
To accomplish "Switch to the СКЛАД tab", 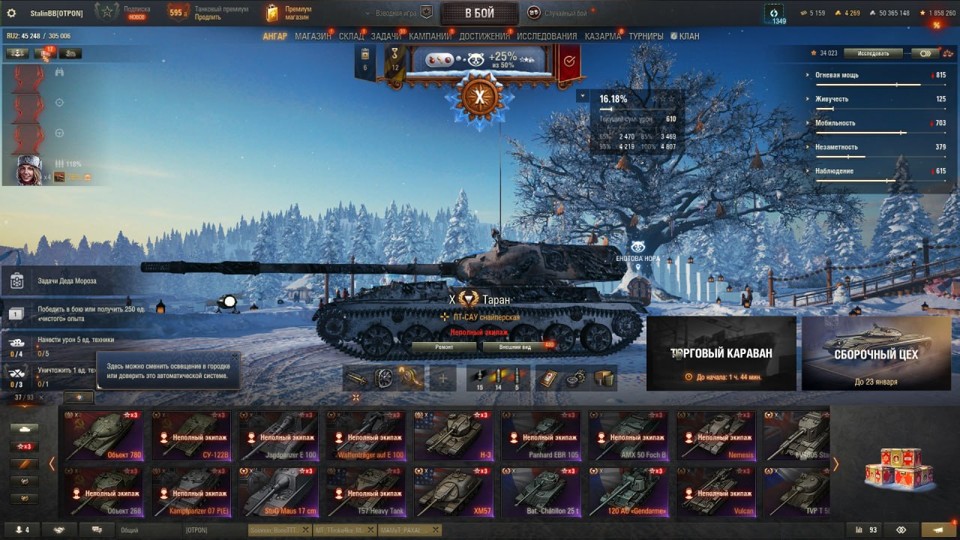I will coord(351,36).
